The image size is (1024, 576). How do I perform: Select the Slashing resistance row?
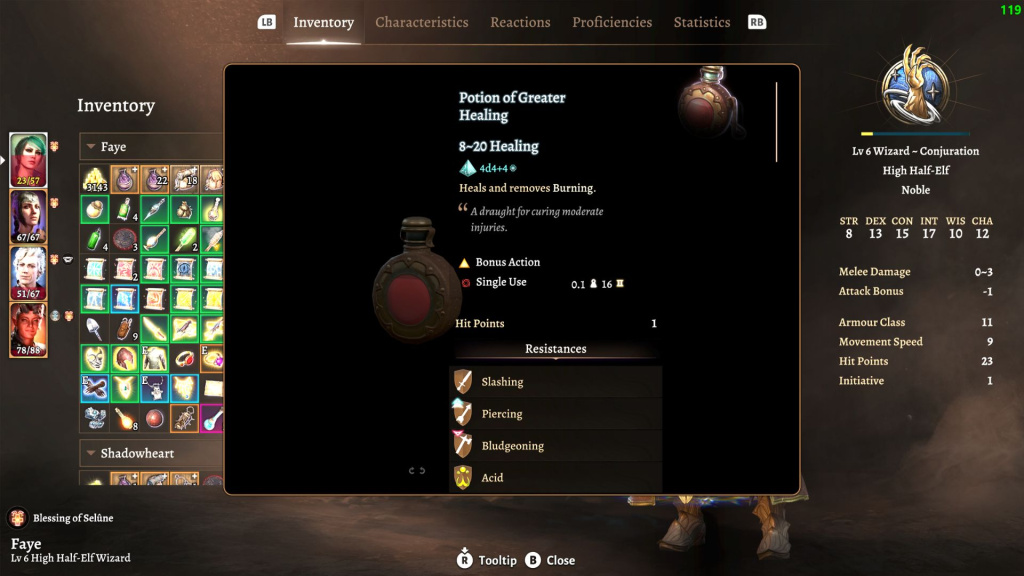point(556,382)
